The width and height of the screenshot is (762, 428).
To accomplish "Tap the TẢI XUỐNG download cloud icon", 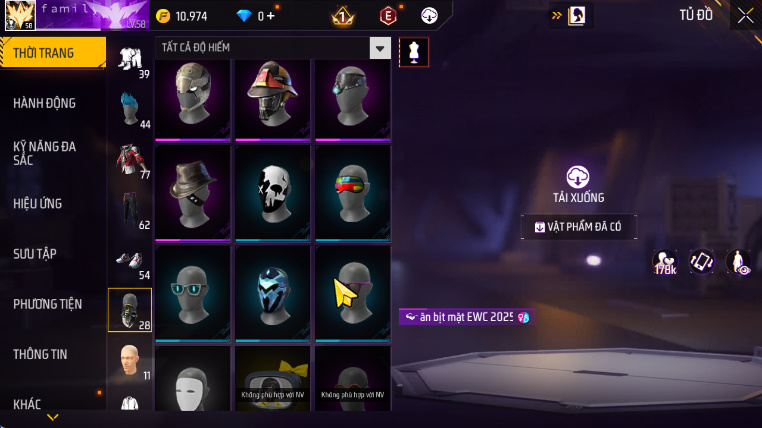I will [x=578, y=178].
